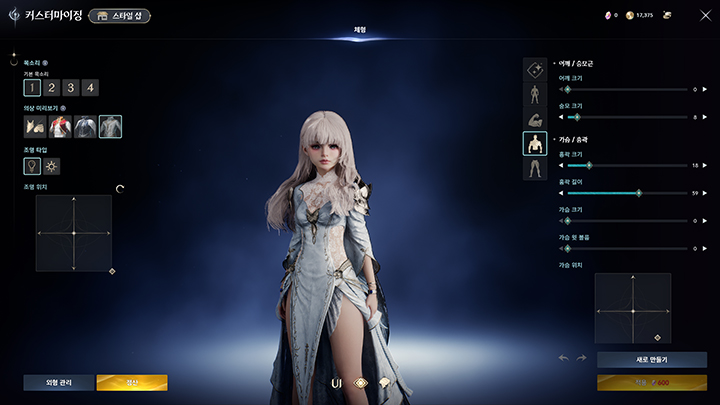Select the upper torso body category tab

(x=534, y=144)
